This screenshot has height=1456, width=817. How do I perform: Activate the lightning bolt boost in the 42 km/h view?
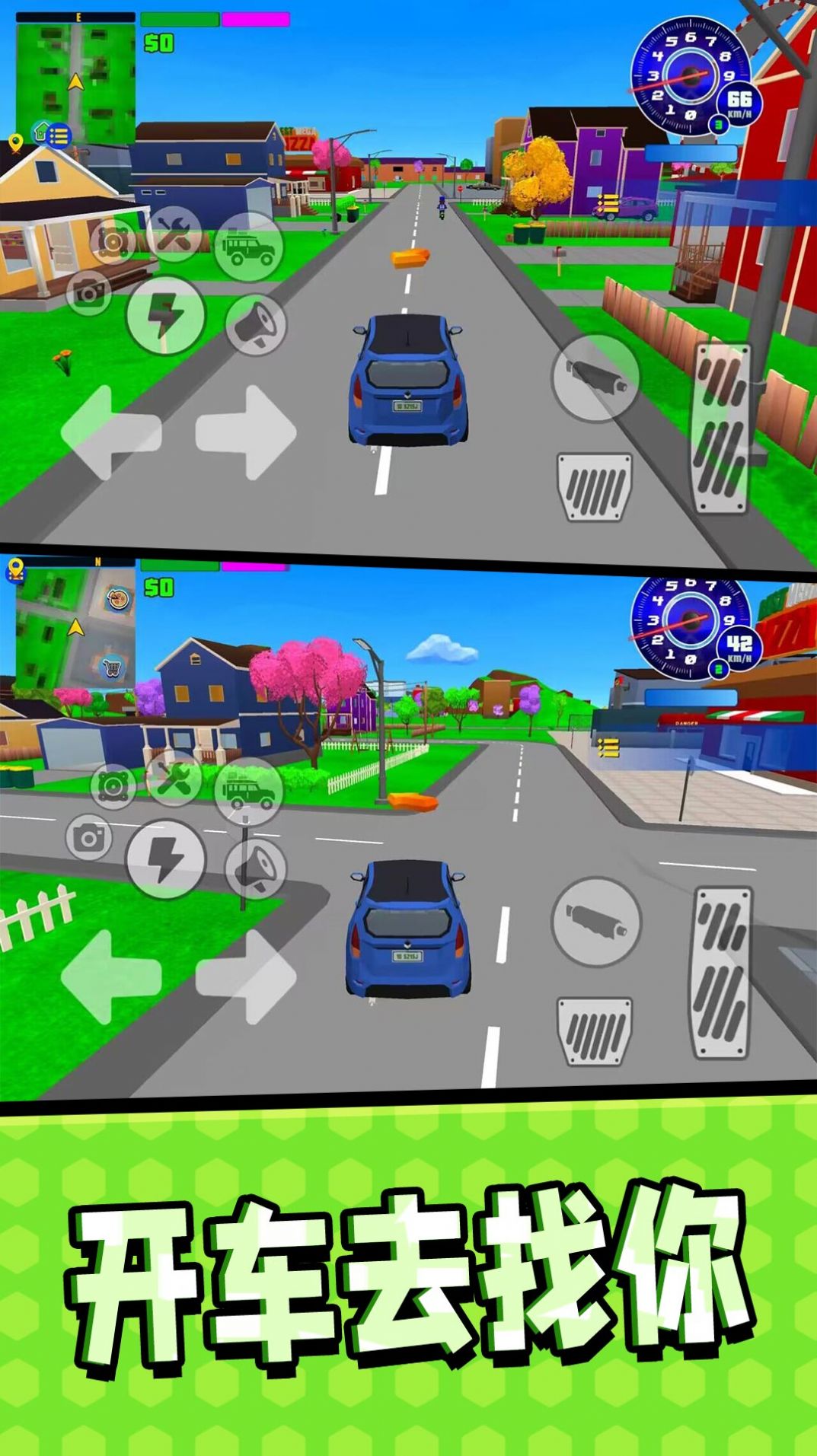pos(165,859)
